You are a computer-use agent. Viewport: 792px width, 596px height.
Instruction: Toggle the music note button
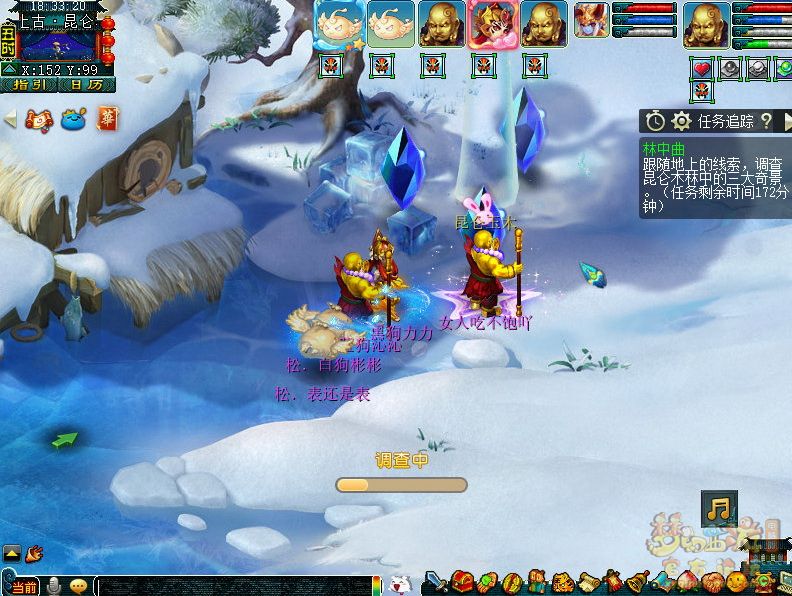pos(719,509)
